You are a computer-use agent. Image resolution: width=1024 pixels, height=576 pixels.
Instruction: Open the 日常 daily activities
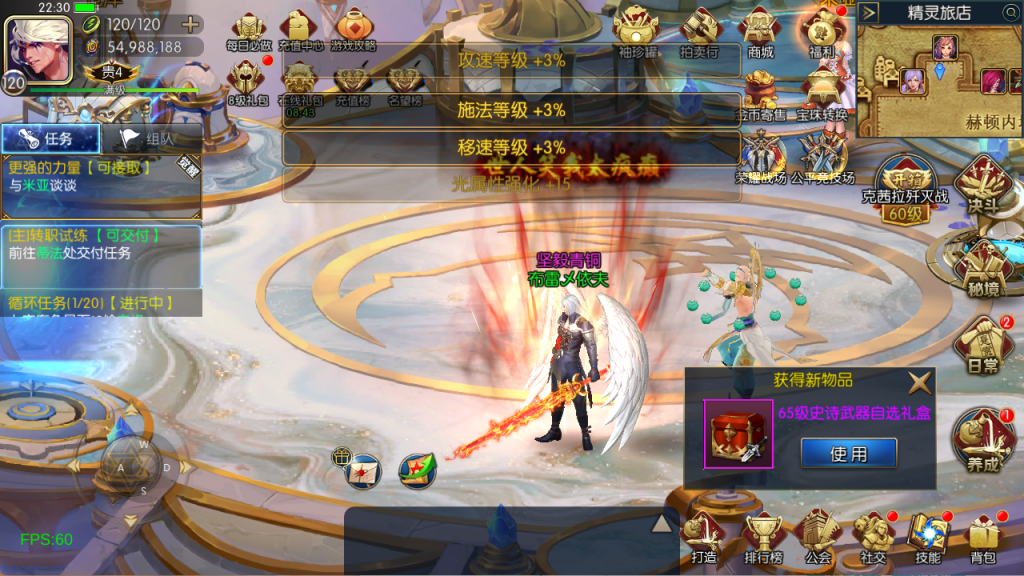[x=983, y=345]
